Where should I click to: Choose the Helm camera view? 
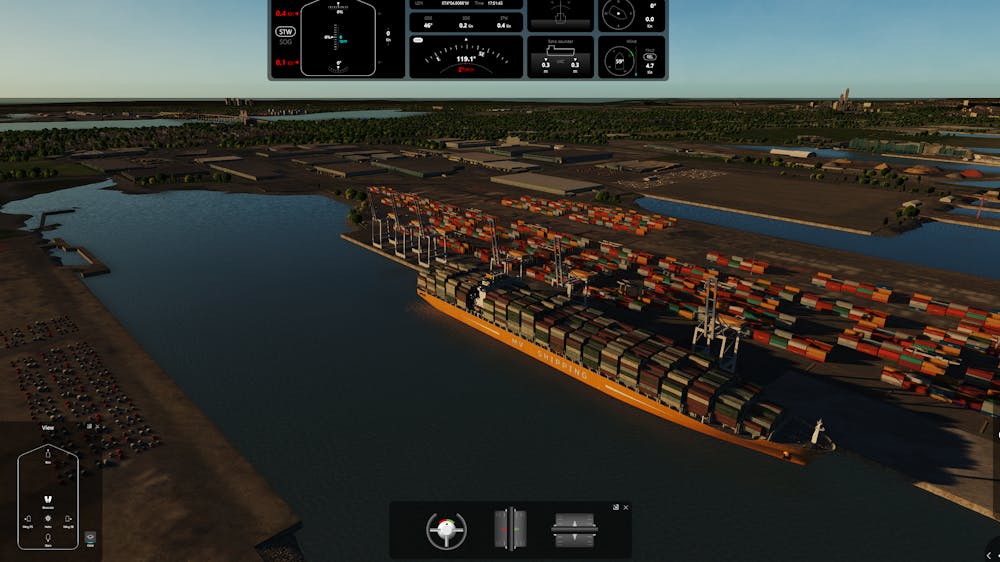[48, 520]
